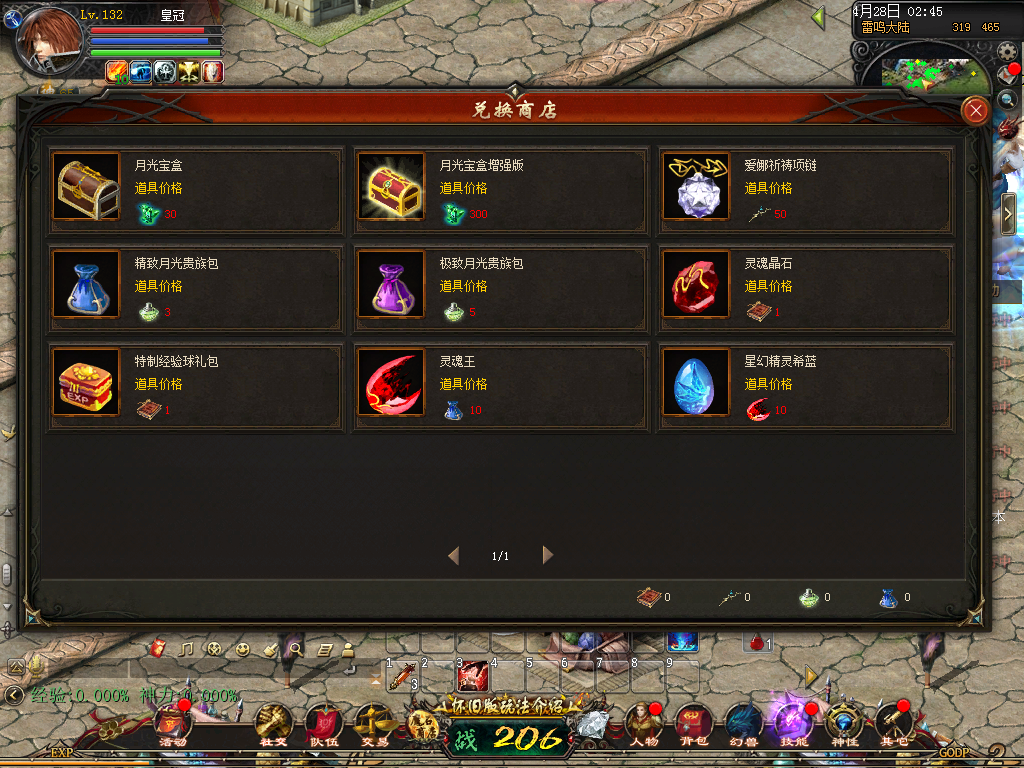Click the minimap magnifying glass button

tap(1006, 99)
